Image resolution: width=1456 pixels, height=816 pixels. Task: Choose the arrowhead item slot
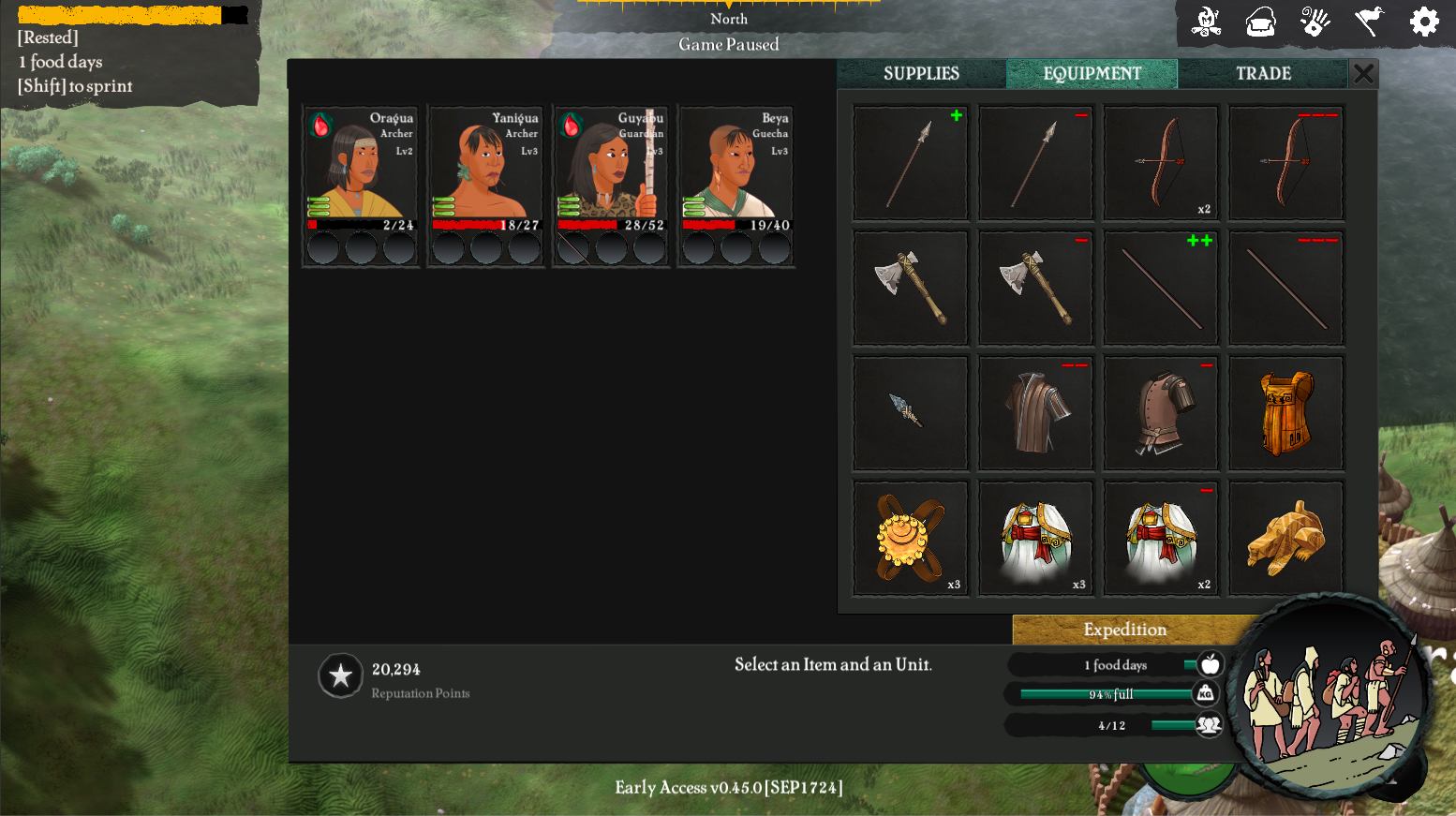[910, 413]
